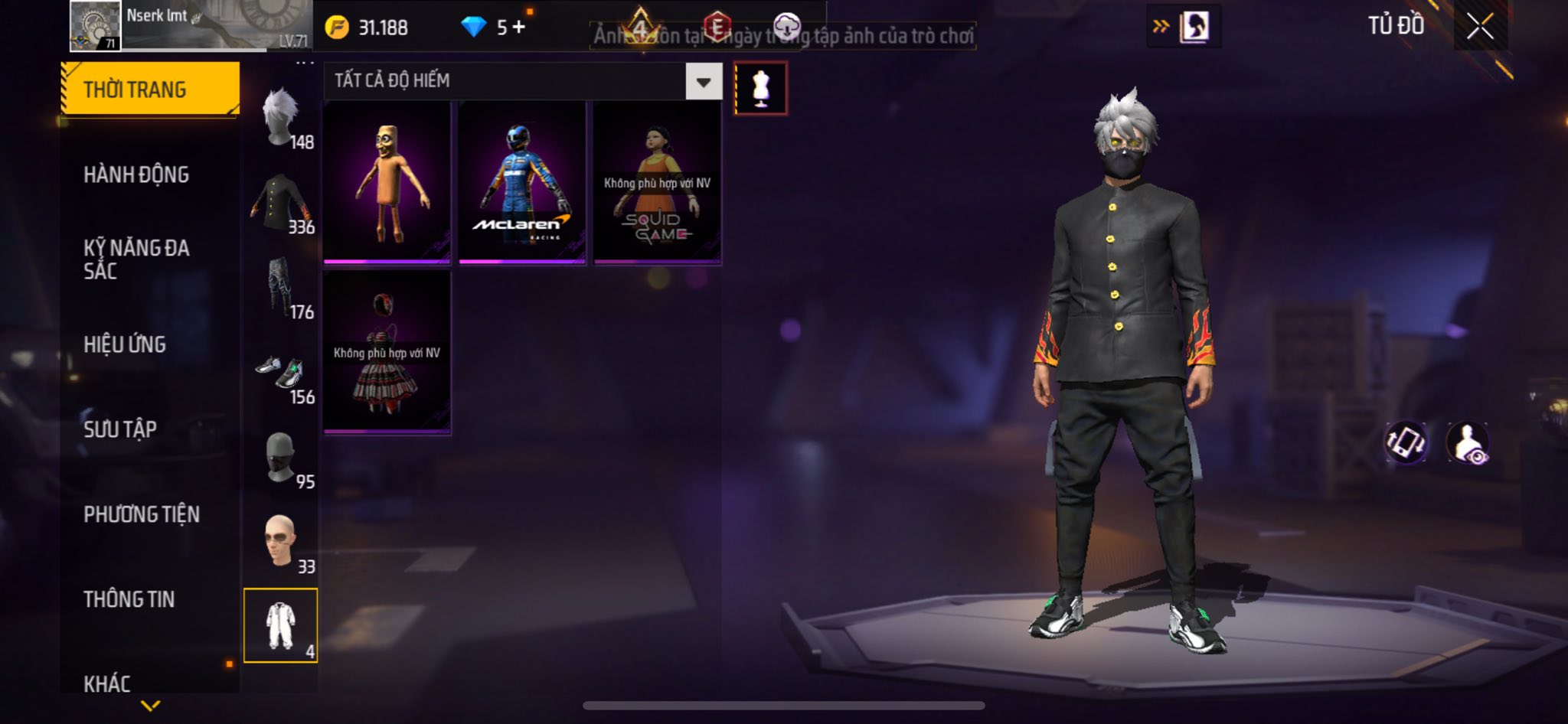The height and width of the screenshot is (724, 1568).
Task: Select the black jacket tops category
Action: (282, 203)
